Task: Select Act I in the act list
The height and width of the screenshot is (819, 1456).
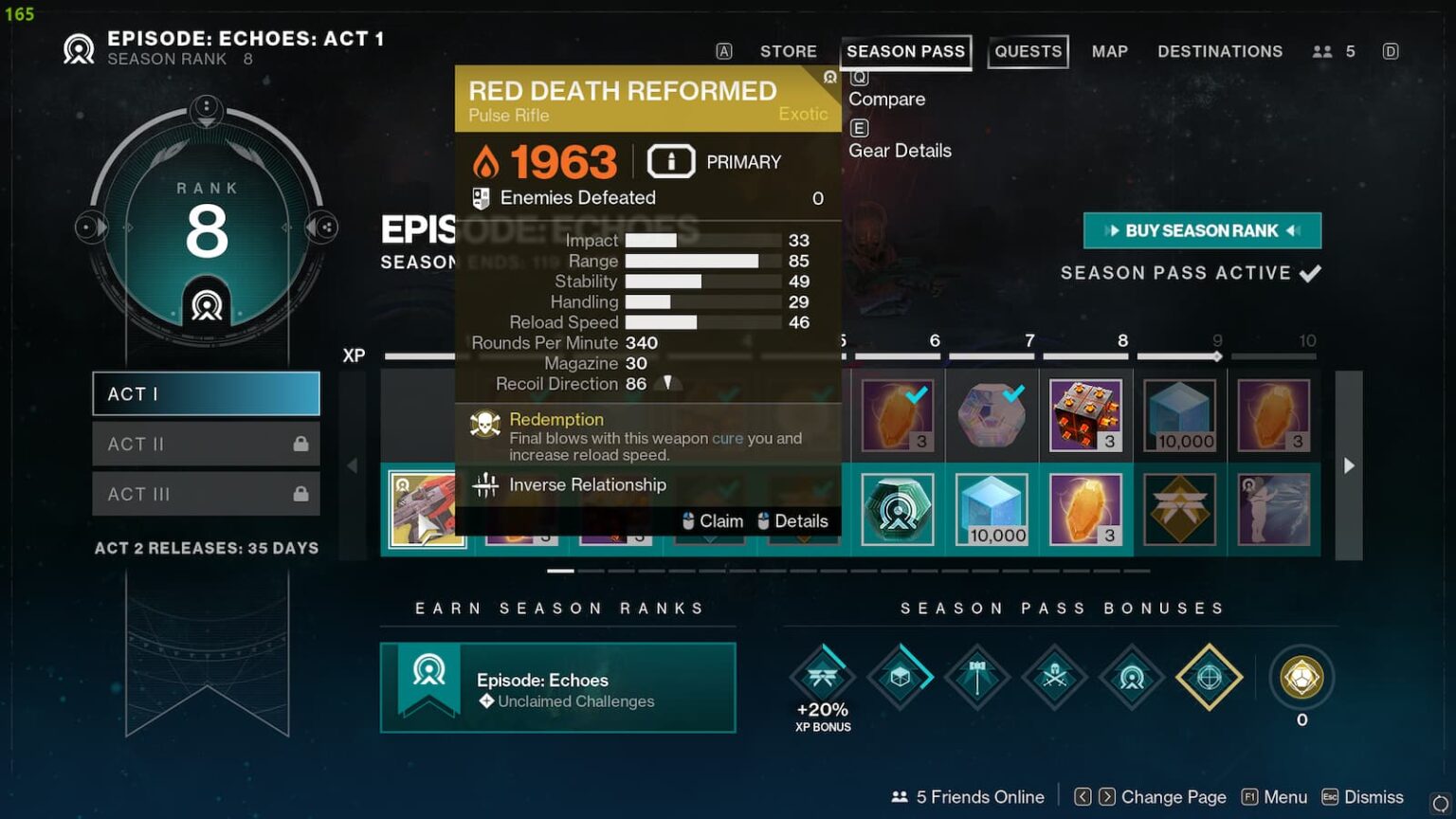Action: 206,393
